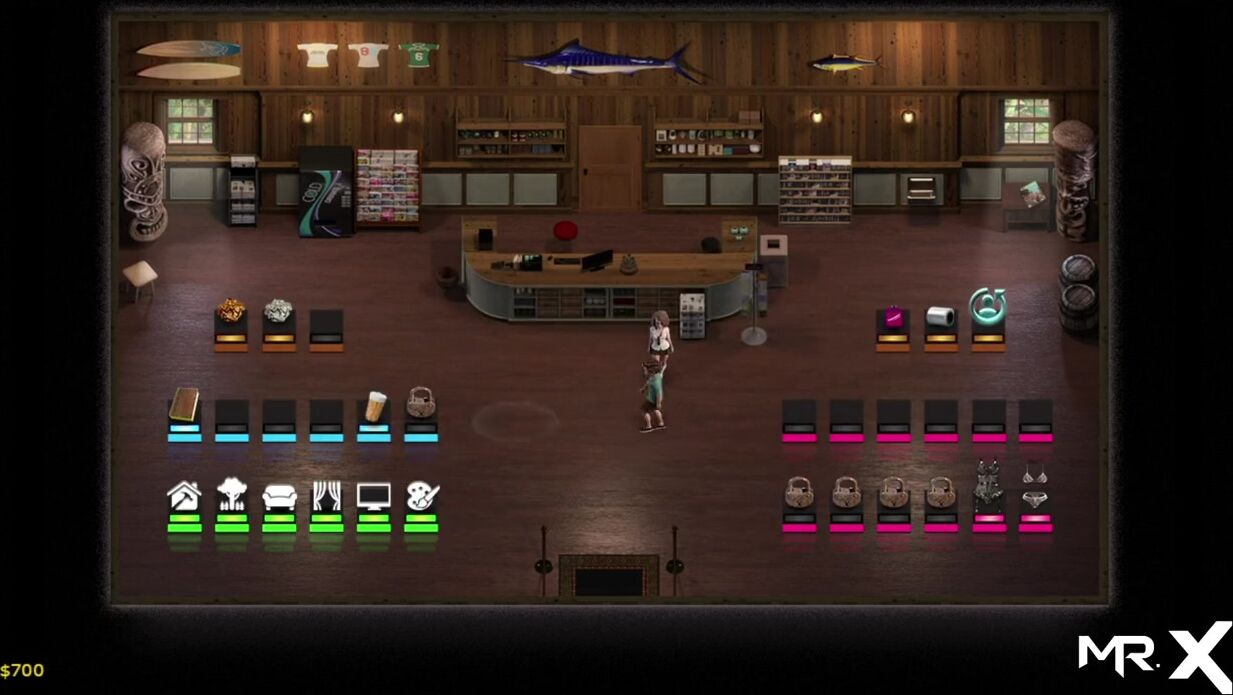1233x695 pixels.
Task: Choose the sofa furniture icon
Action: (279, 496)
